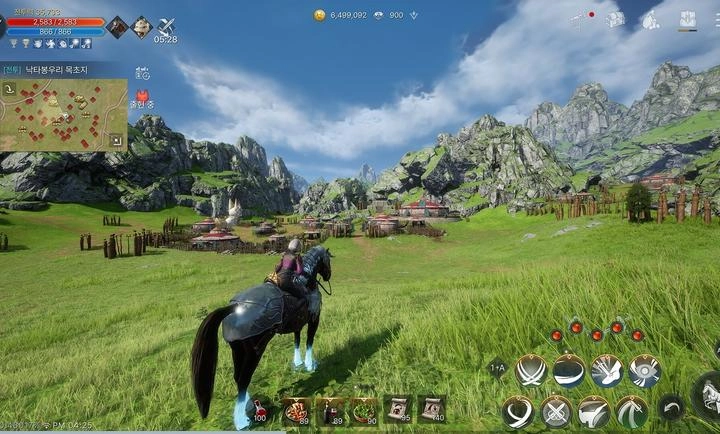Screen dimensions: 720x434
Task: Click the gold coin currency icon
Action: coord(320,15)
